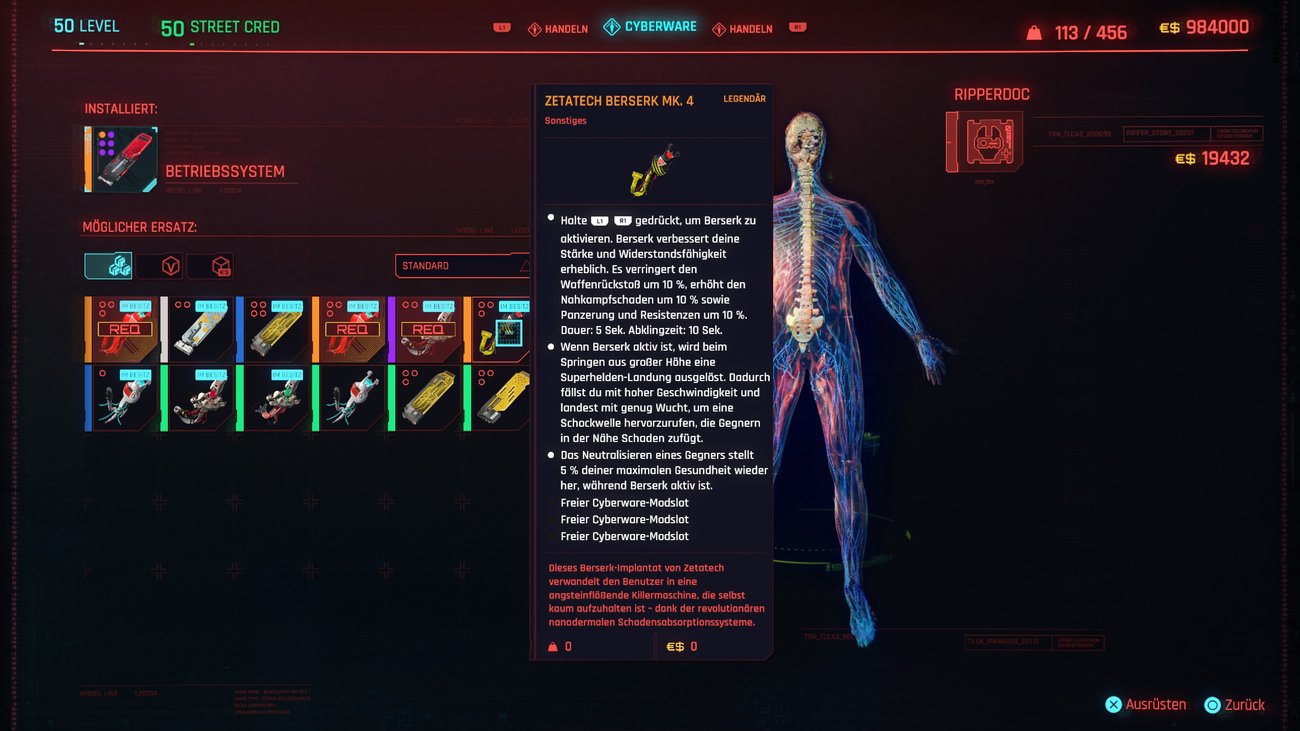Select the CYBERWARE tab label
The height and width of the screenshot is (731, 1300).
pyautogui.click(x=660, y=28)
